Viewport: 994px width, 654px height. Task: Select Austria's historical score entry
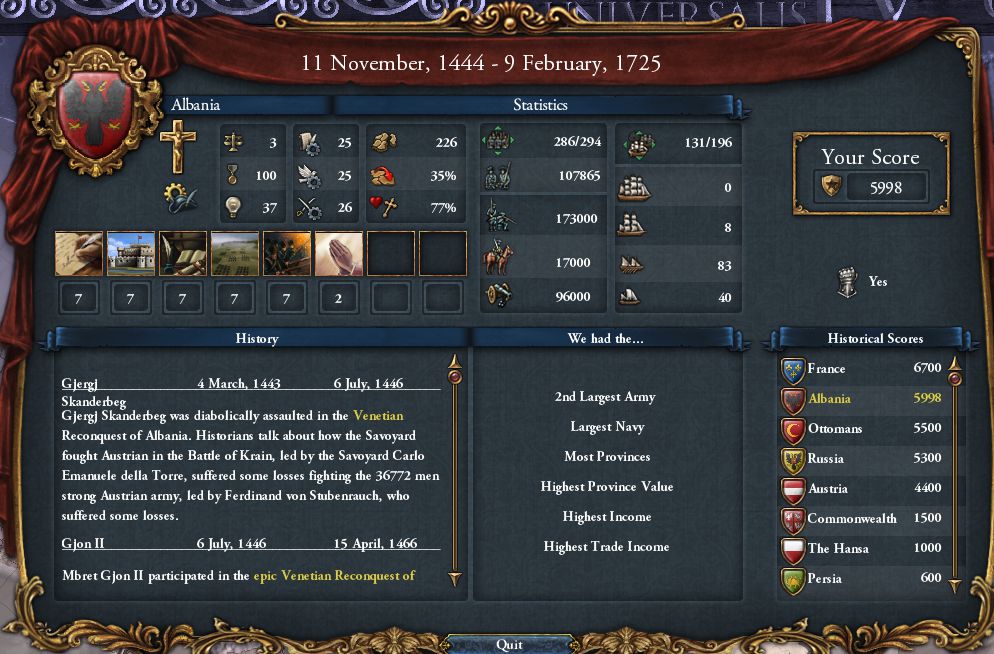click(860, 488)
